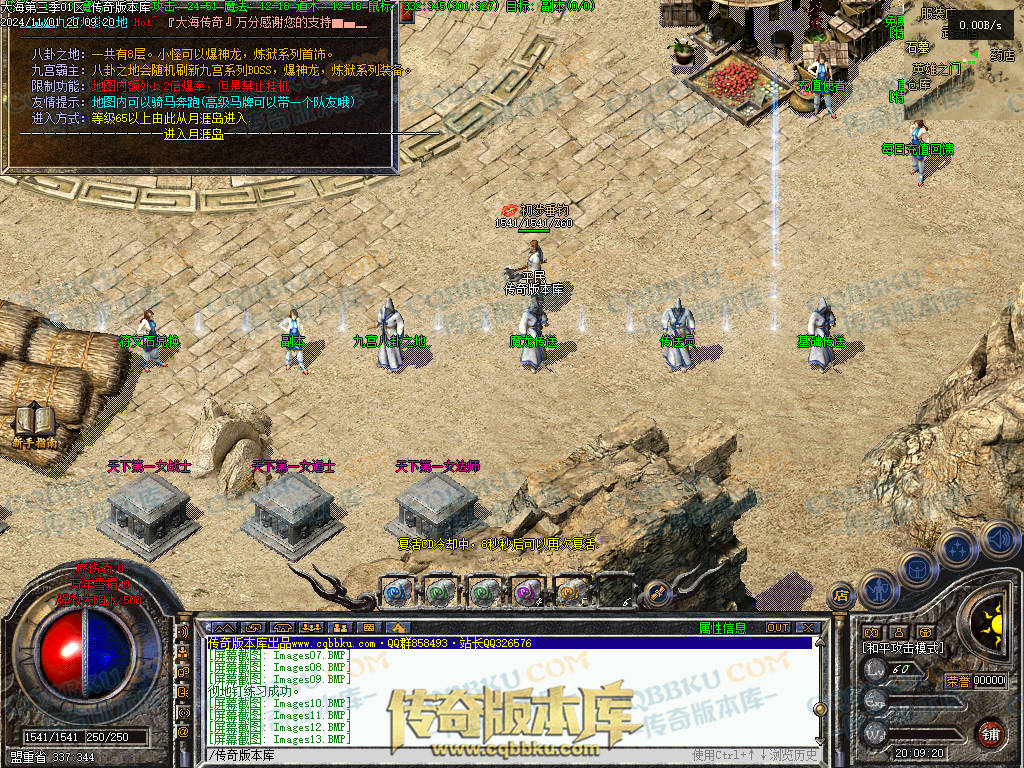Open the red 铺 stall button
Image resolution: width=1024 pixels, height=768 pixels.
[989, 733]
